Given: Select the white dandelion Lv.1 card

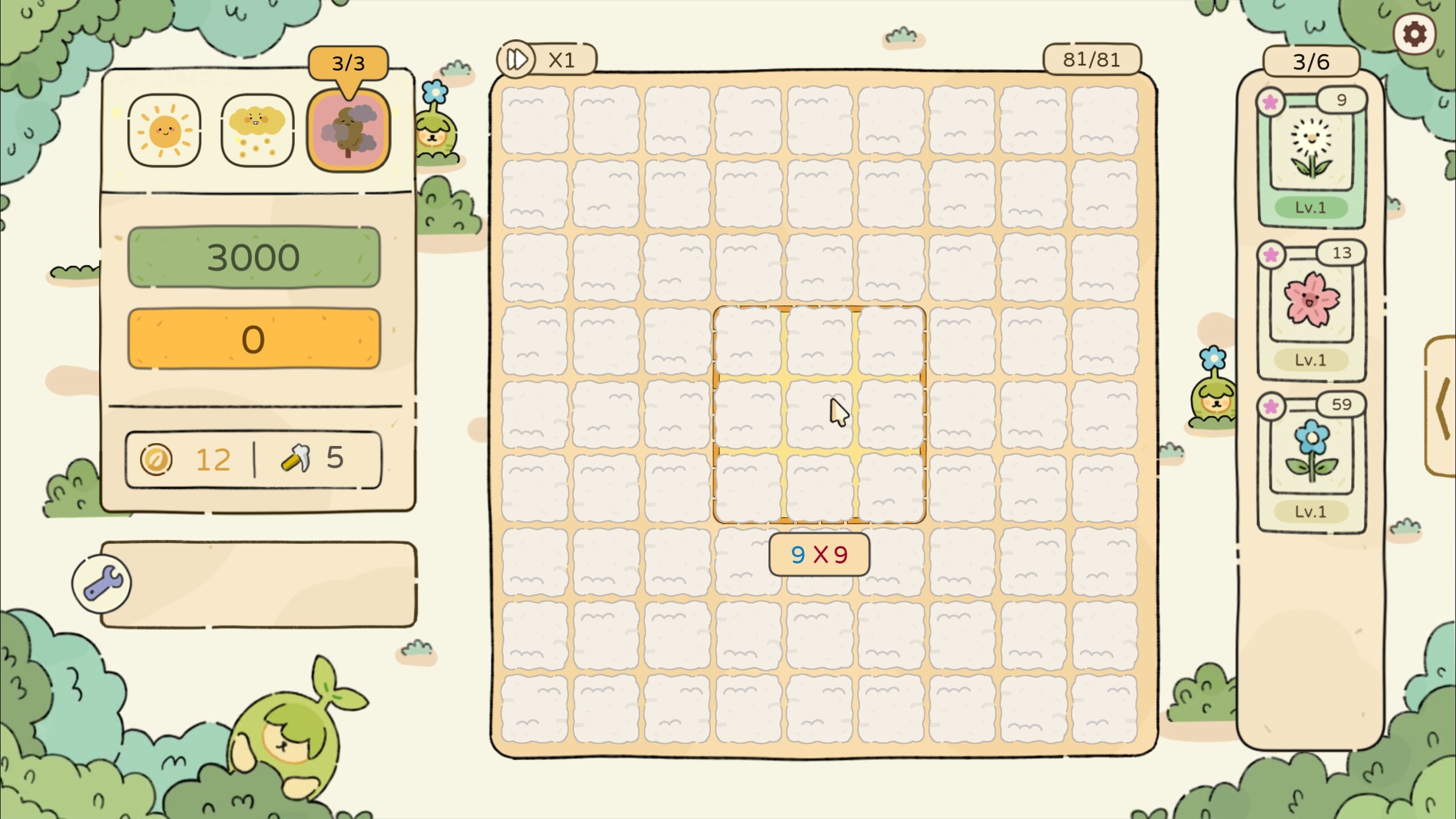Looking at the screenshot, I should (1311, 151).
